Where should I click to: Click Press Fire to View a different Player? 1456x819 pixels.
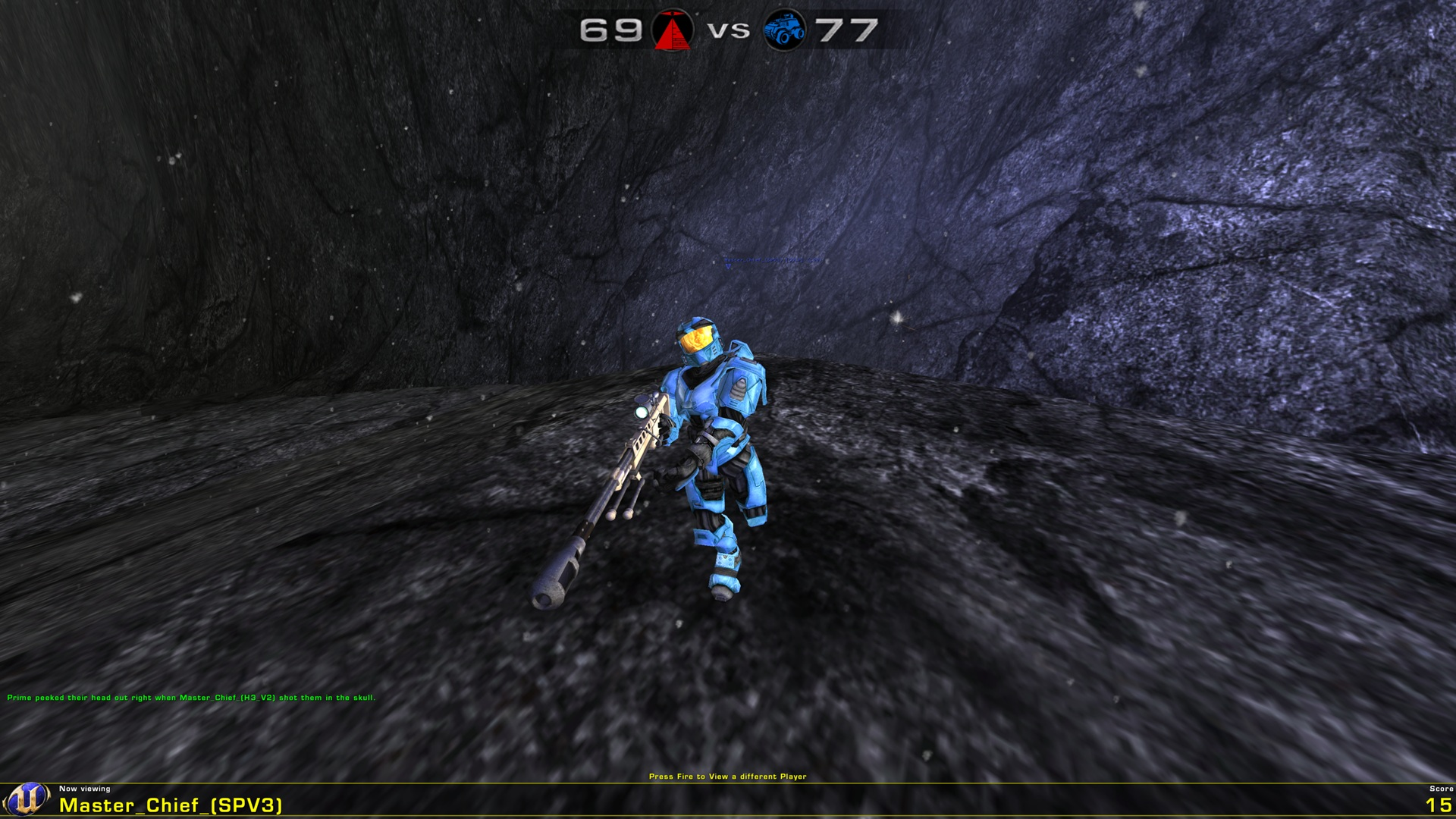728,776
